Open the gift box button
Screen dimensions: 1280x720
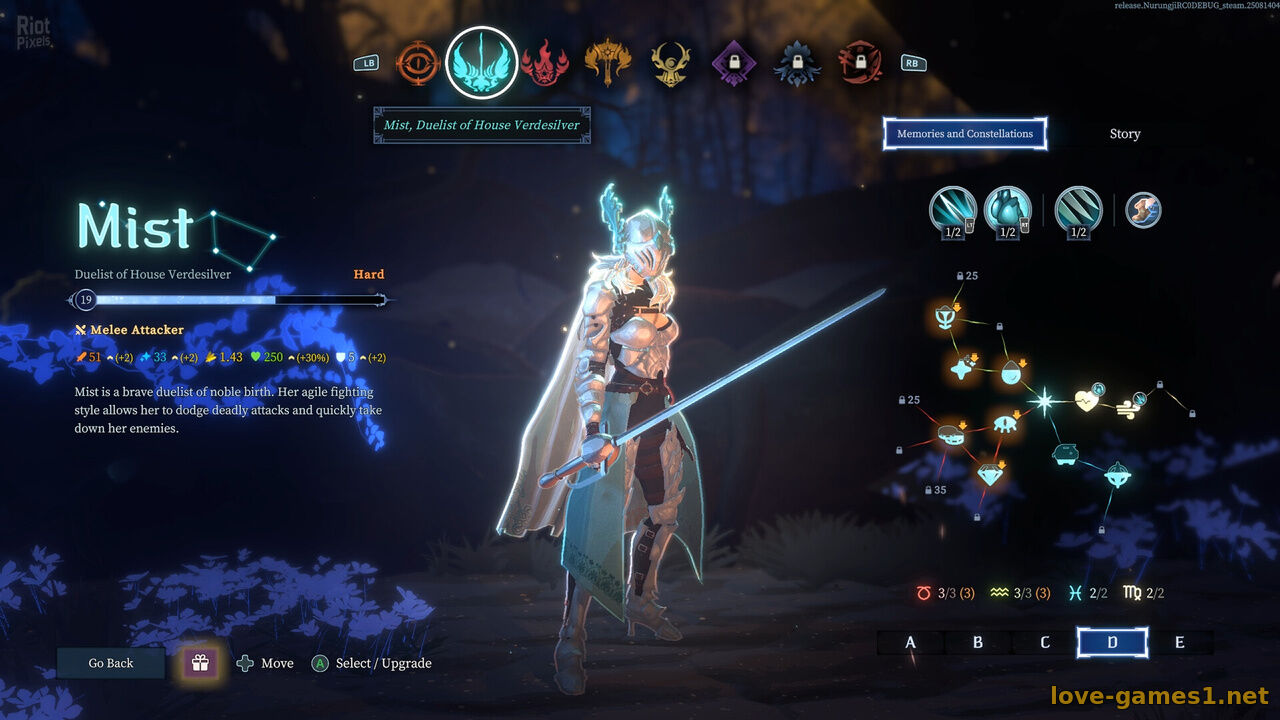(x=200, y=663)
